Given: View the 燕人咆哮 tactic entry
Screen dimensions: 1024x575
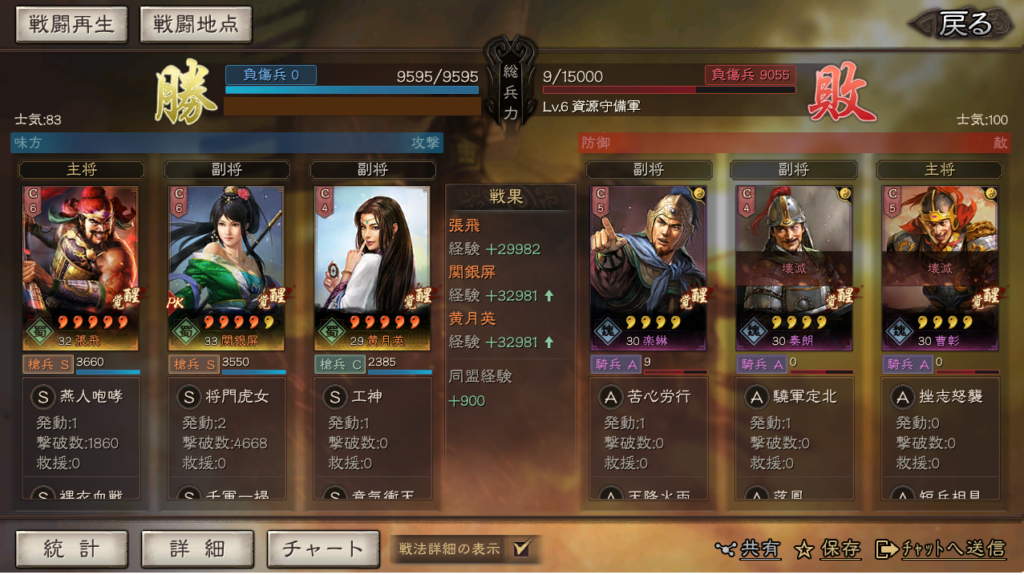Looking at the screenshot, I should [x=90, y=396].
